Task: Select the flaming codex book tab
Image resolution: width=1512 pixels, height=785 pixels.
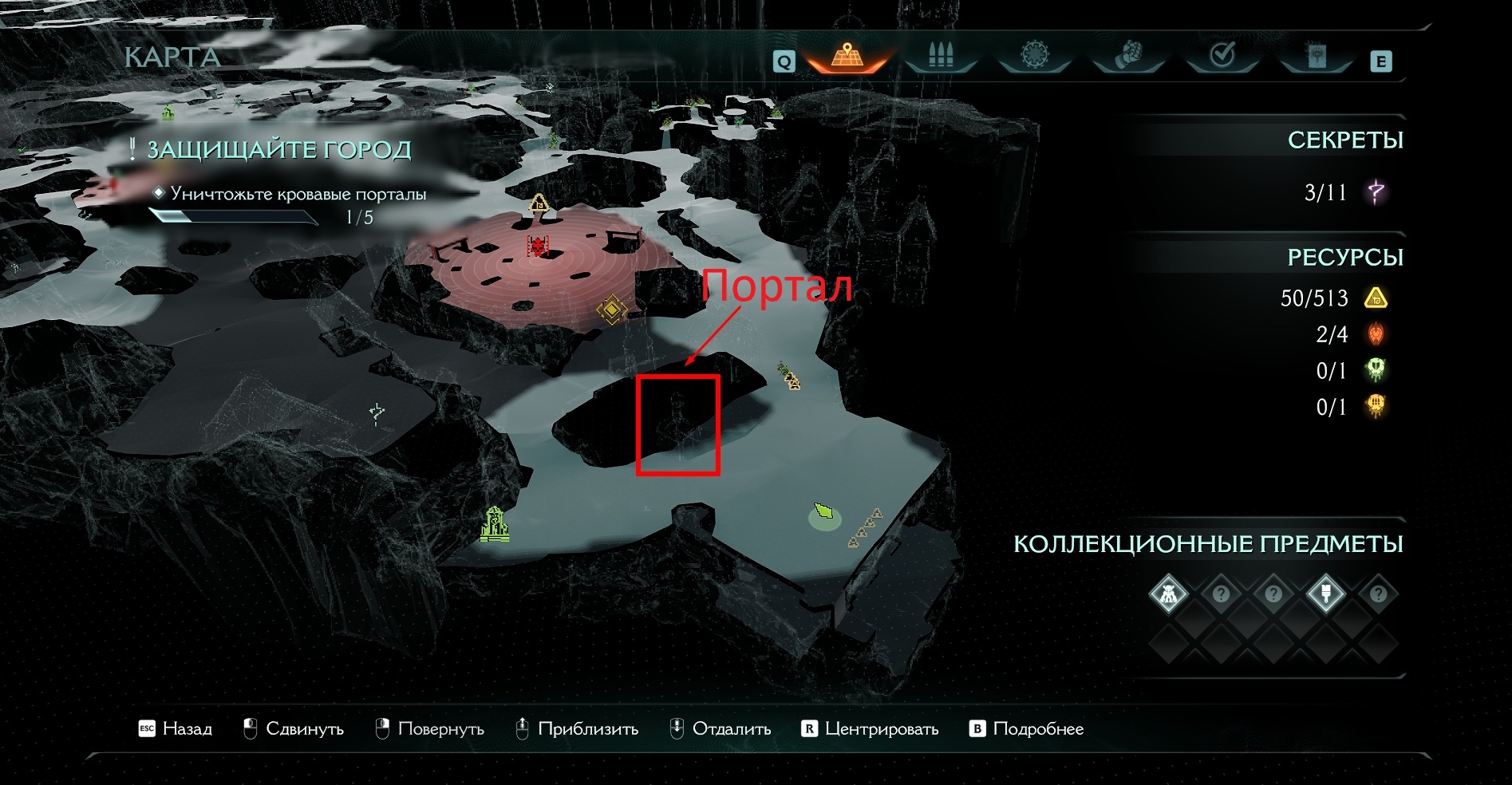Action: click(x=1317, y=56)
